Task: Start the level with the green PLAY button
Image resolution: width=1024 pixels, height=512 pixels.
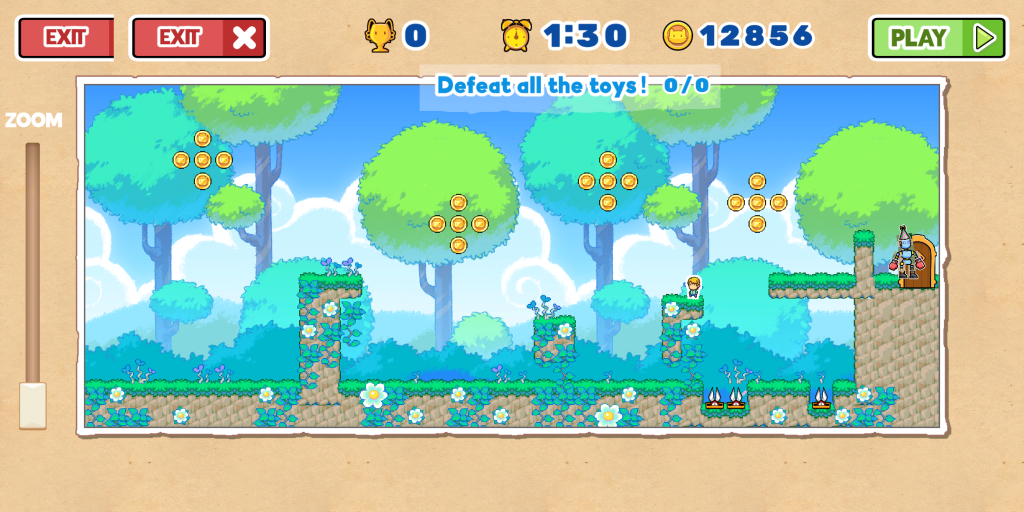Action: [x=938, y=38]
